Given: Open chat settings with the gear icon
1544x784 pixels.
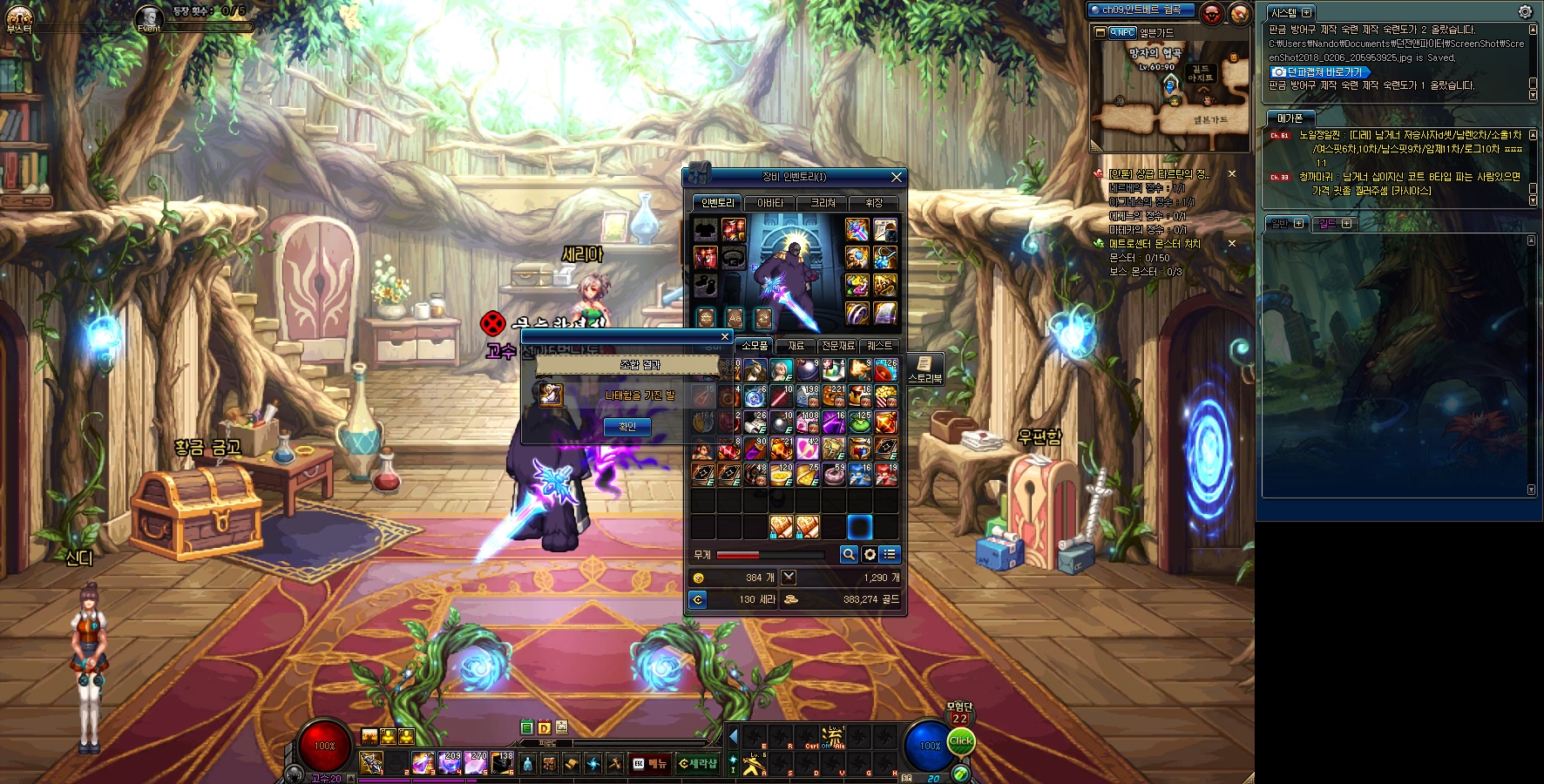Looking at the screenshot, I should coord(1525,12).
